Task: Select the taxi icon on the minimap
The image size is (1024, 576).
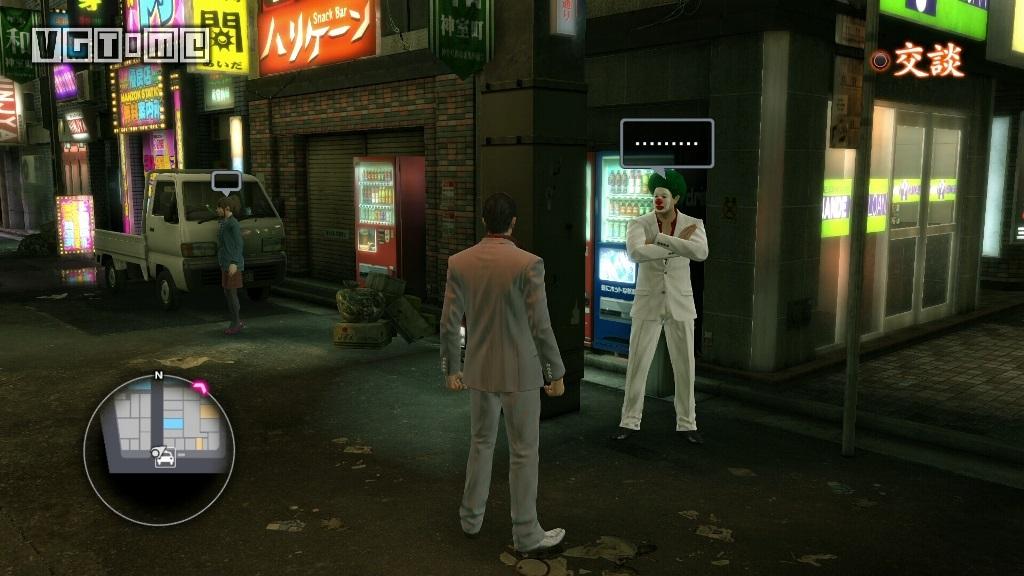Action: coord(163,457)
